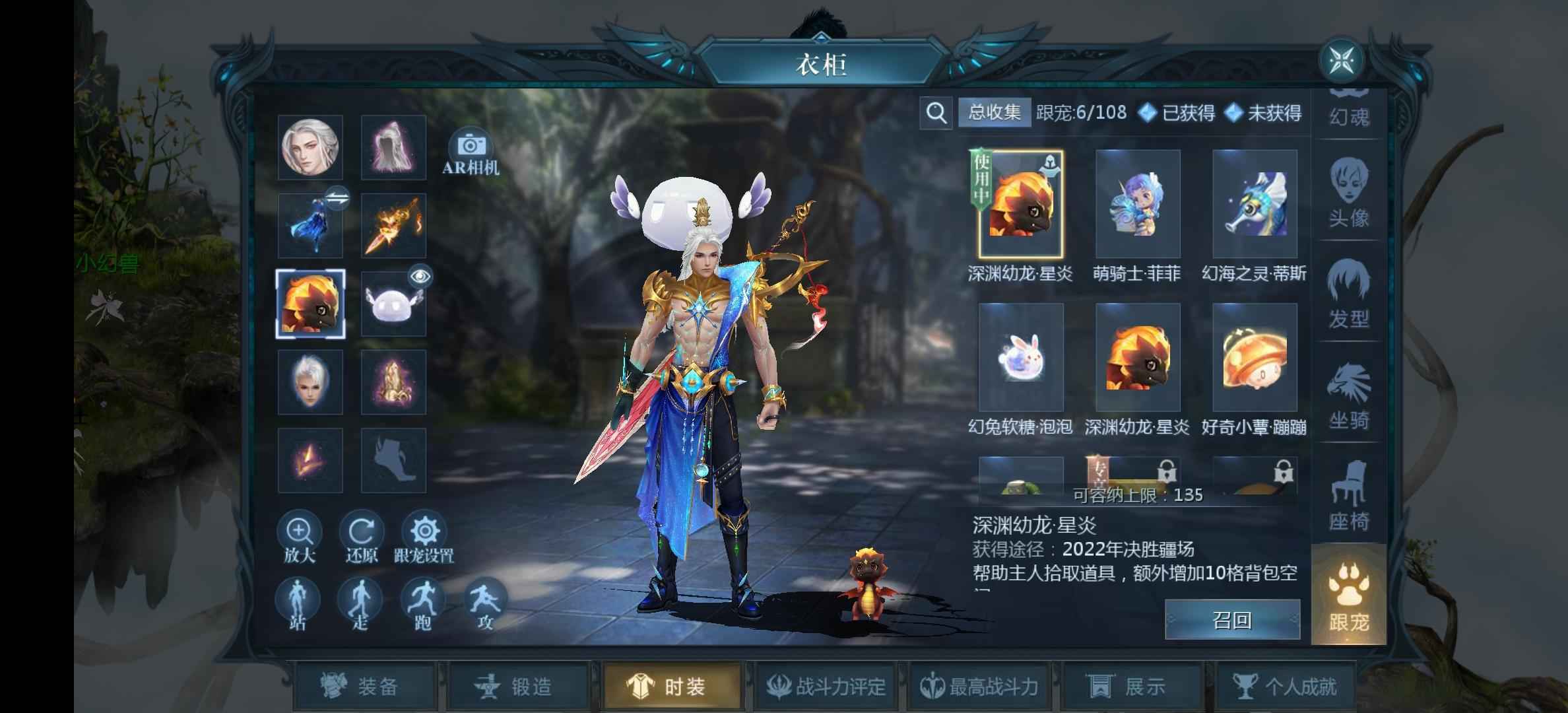The height and width of the screenshot is (713, 1568).
Task: Reset the view with 还原
Action: [361, 537]
